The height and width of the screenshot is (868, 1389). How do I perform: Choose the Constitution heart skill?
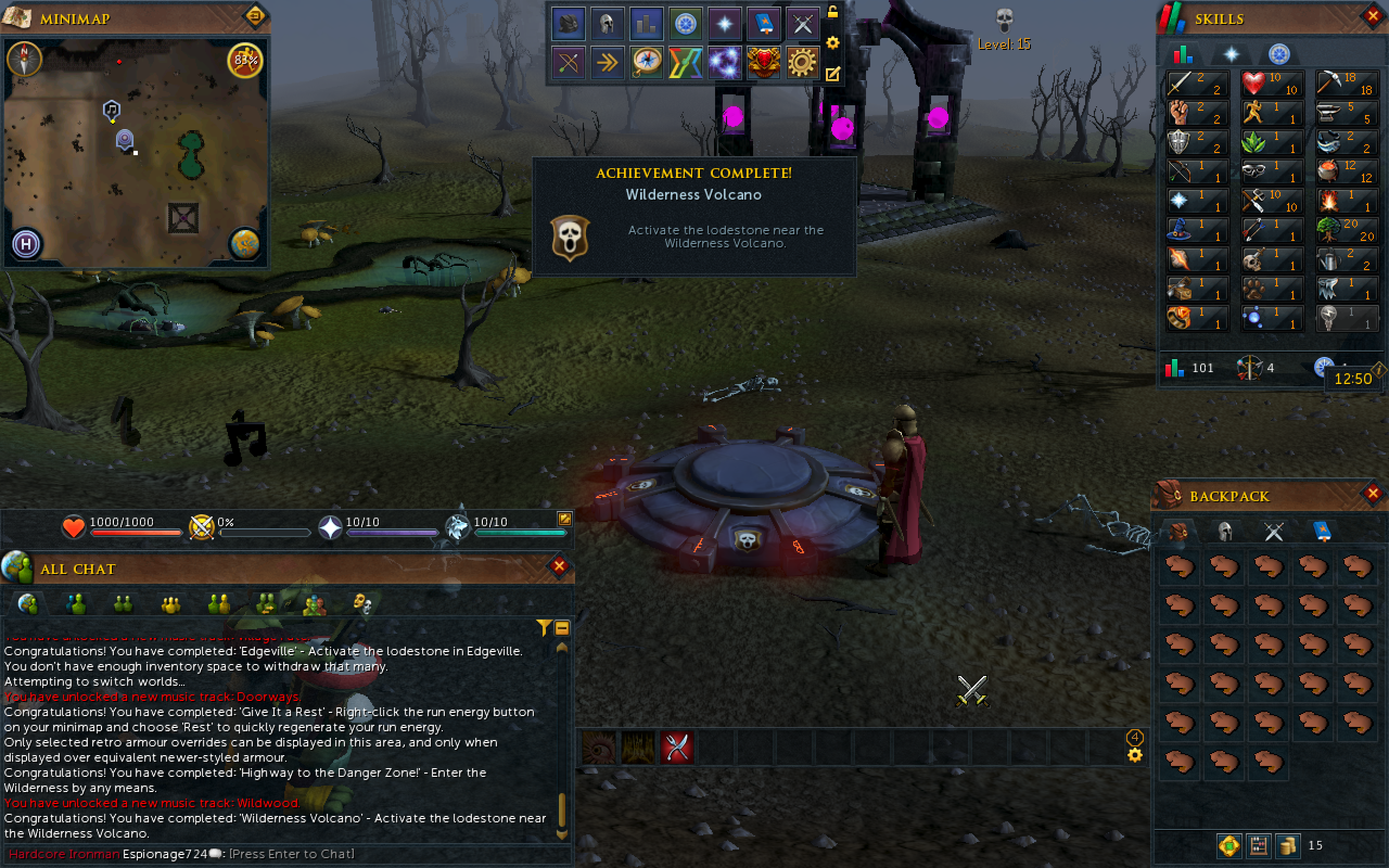(x=1271, y=83)
